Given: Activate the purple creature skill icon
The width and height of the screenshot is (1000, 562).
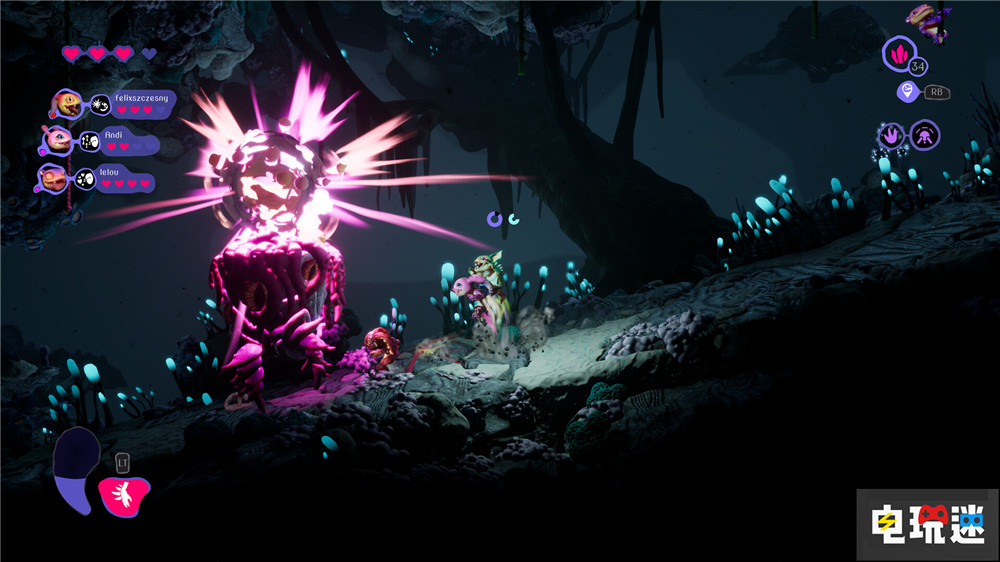Looking at the screenshot, I should click(x=924, y=133).
